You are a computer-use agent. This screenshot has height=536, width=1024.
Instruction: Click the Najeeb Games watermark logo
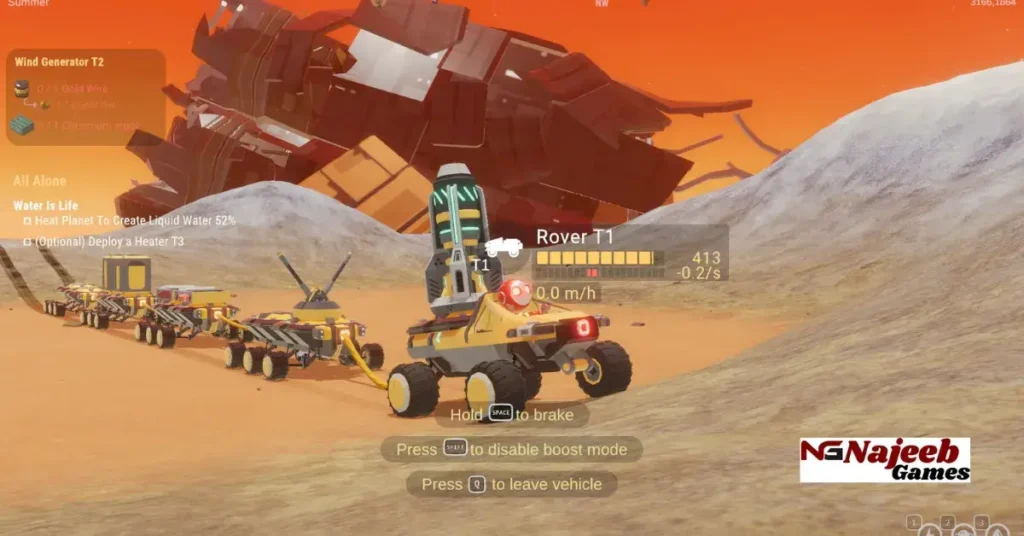pyautogui.click(x=885, y=460)
